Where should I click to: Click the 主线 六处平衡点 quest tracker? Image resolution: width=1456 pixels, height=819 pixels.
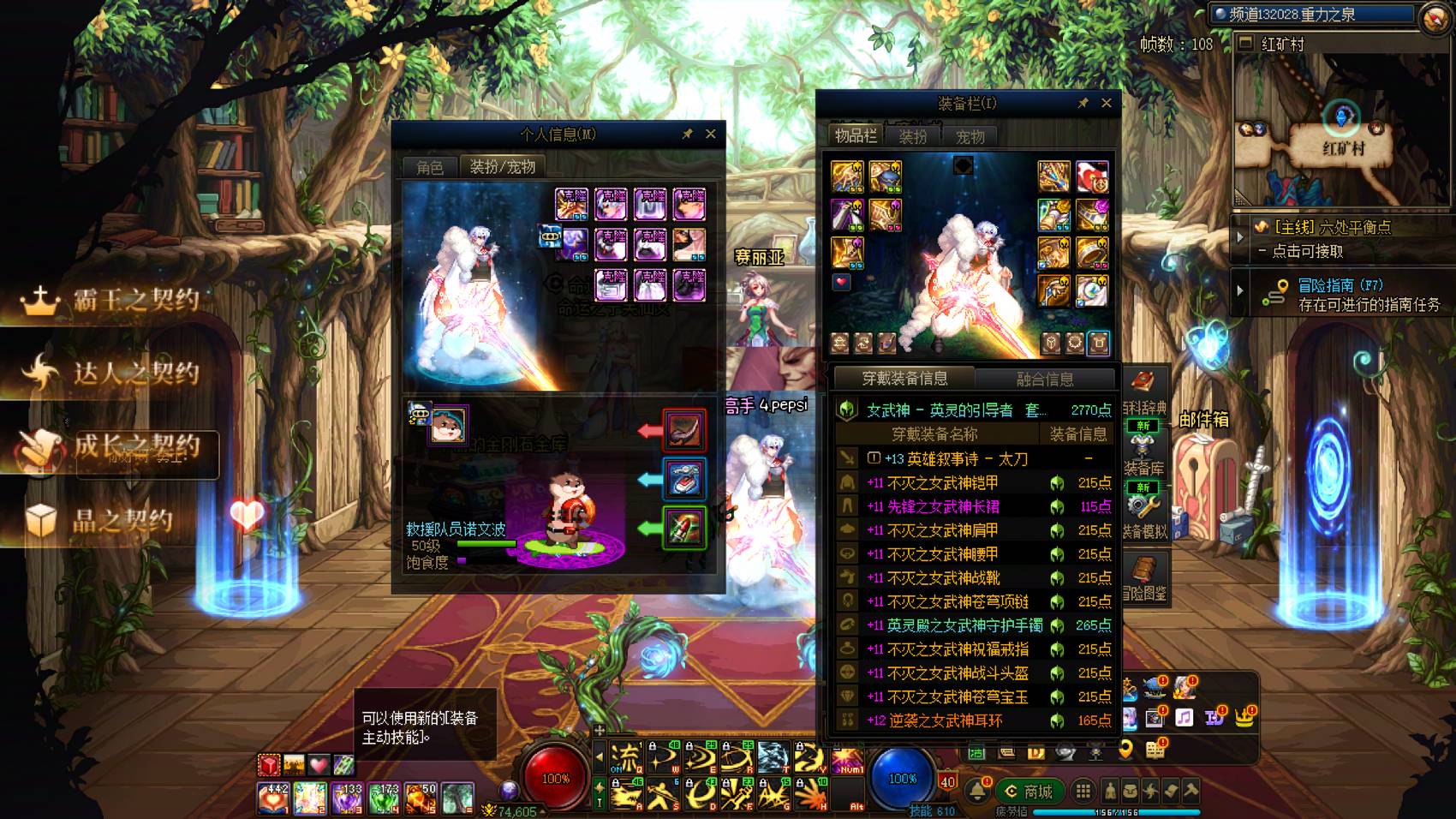[1332, 228]
